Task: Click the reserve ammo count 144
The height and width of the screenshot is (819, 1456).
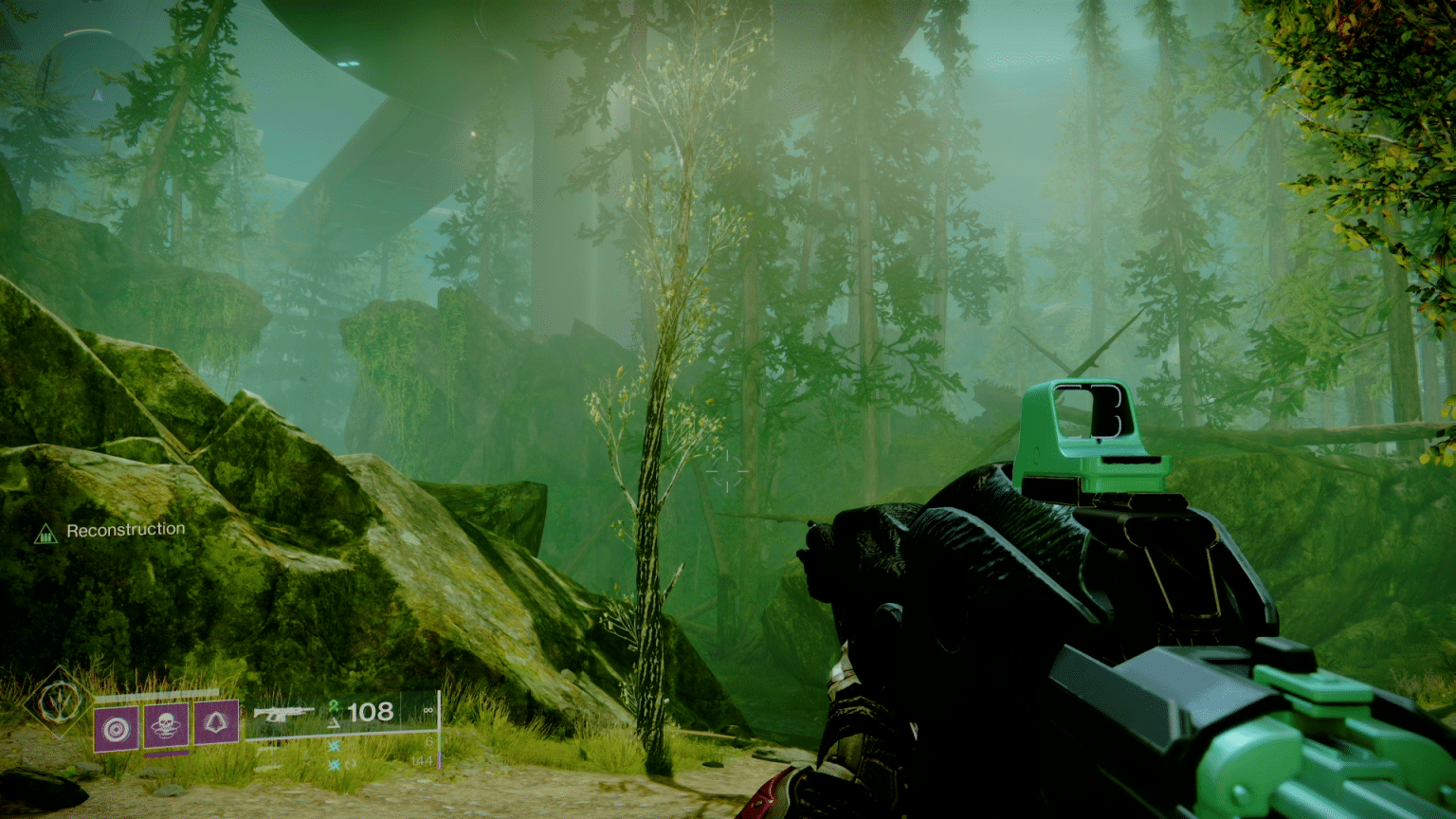Action: click(x=423, y=760)
